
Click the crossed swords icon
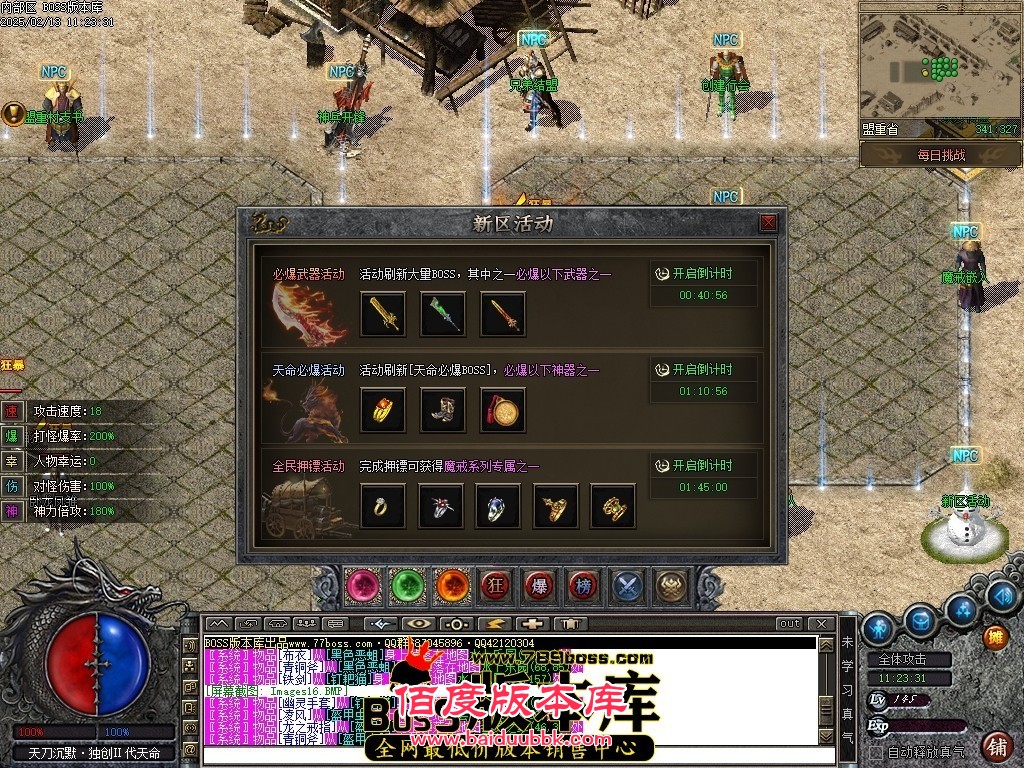pyautogui.click(x=627, y=585)
